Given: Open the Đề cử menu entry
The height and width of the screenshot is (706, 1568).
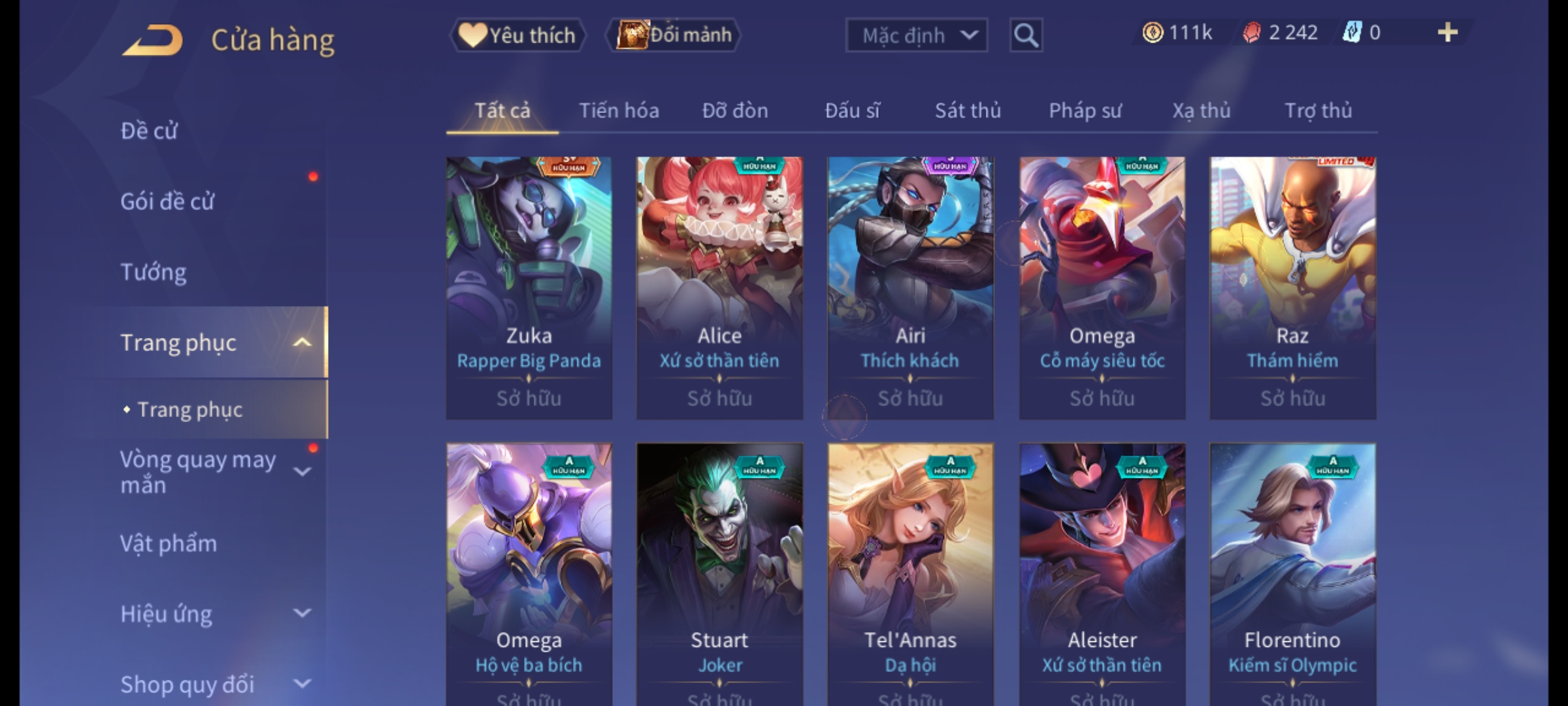Looking at the screenshot, I should [149, 131].
